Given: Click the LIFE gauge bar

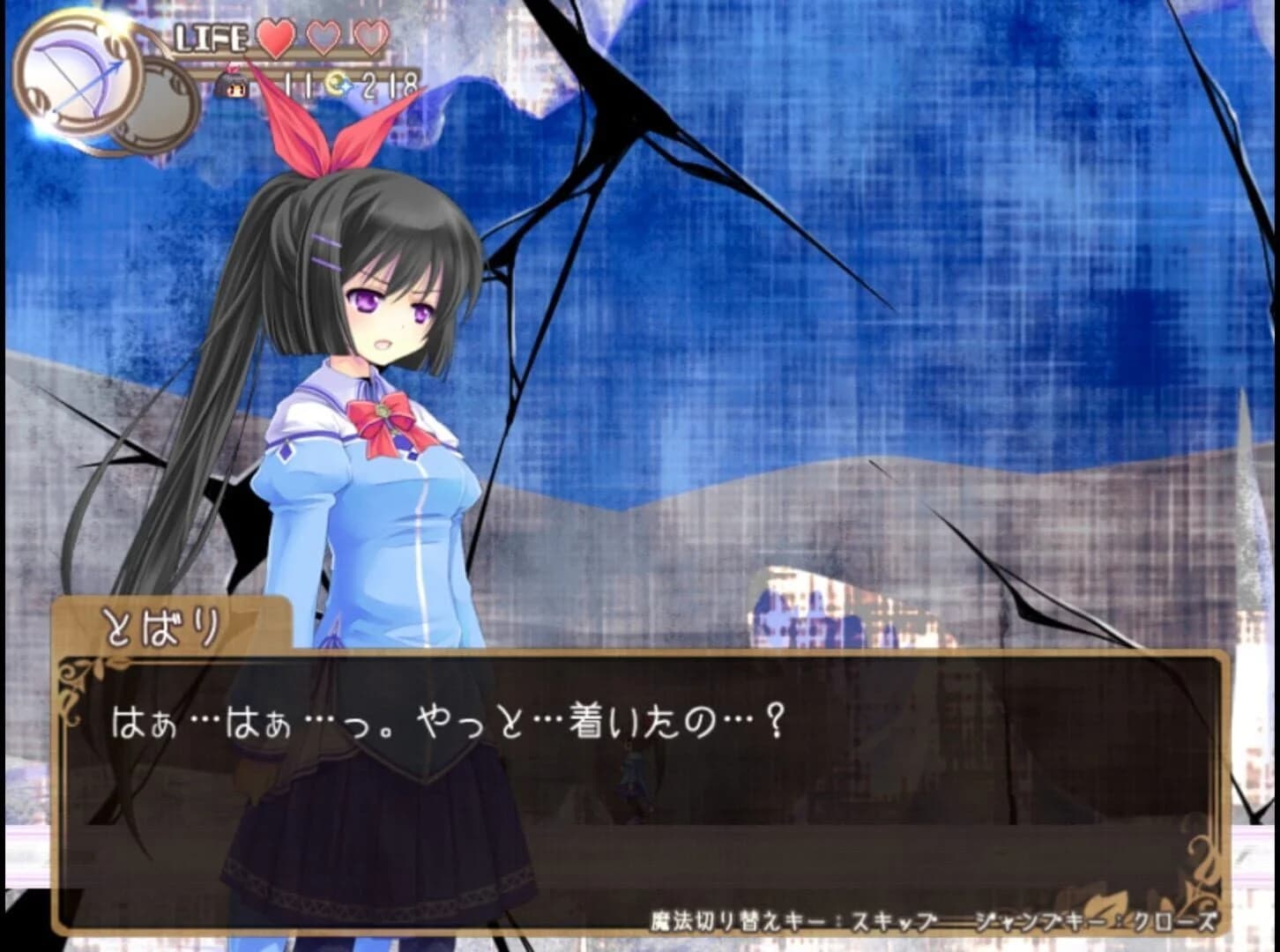Looking at the screenshot, I should click(x=212, y=40).
